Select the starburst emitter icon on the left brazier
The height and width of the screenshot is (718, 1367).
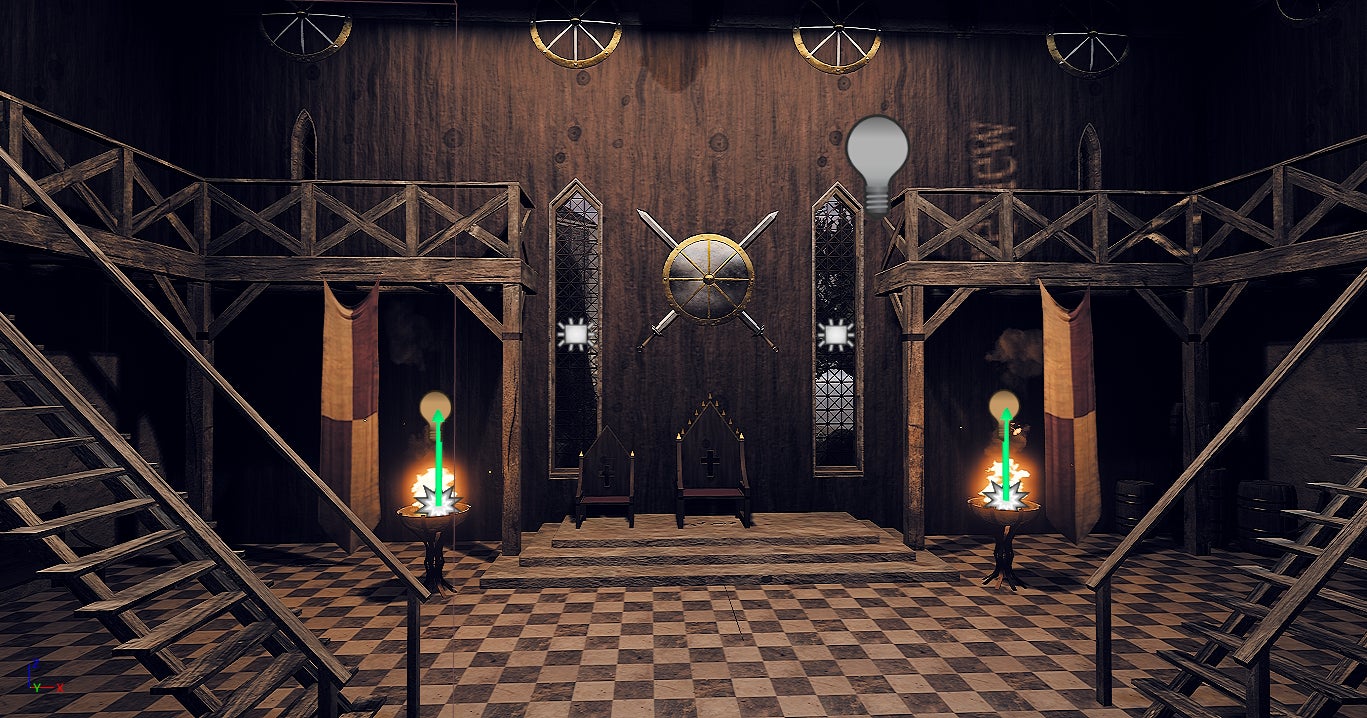[x=437, y=498]
